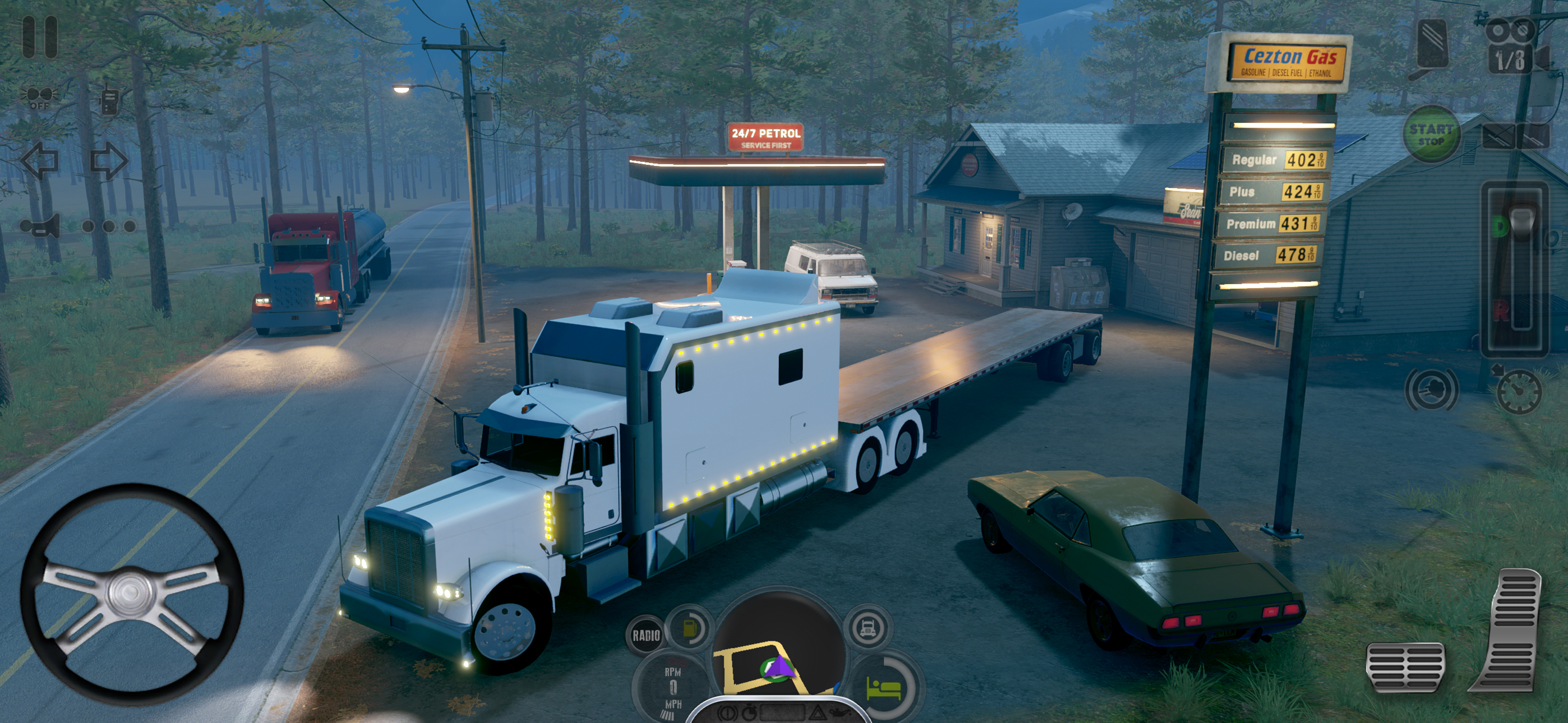
Task: Activate the right turn signal arrow
Action: point(109,161)
